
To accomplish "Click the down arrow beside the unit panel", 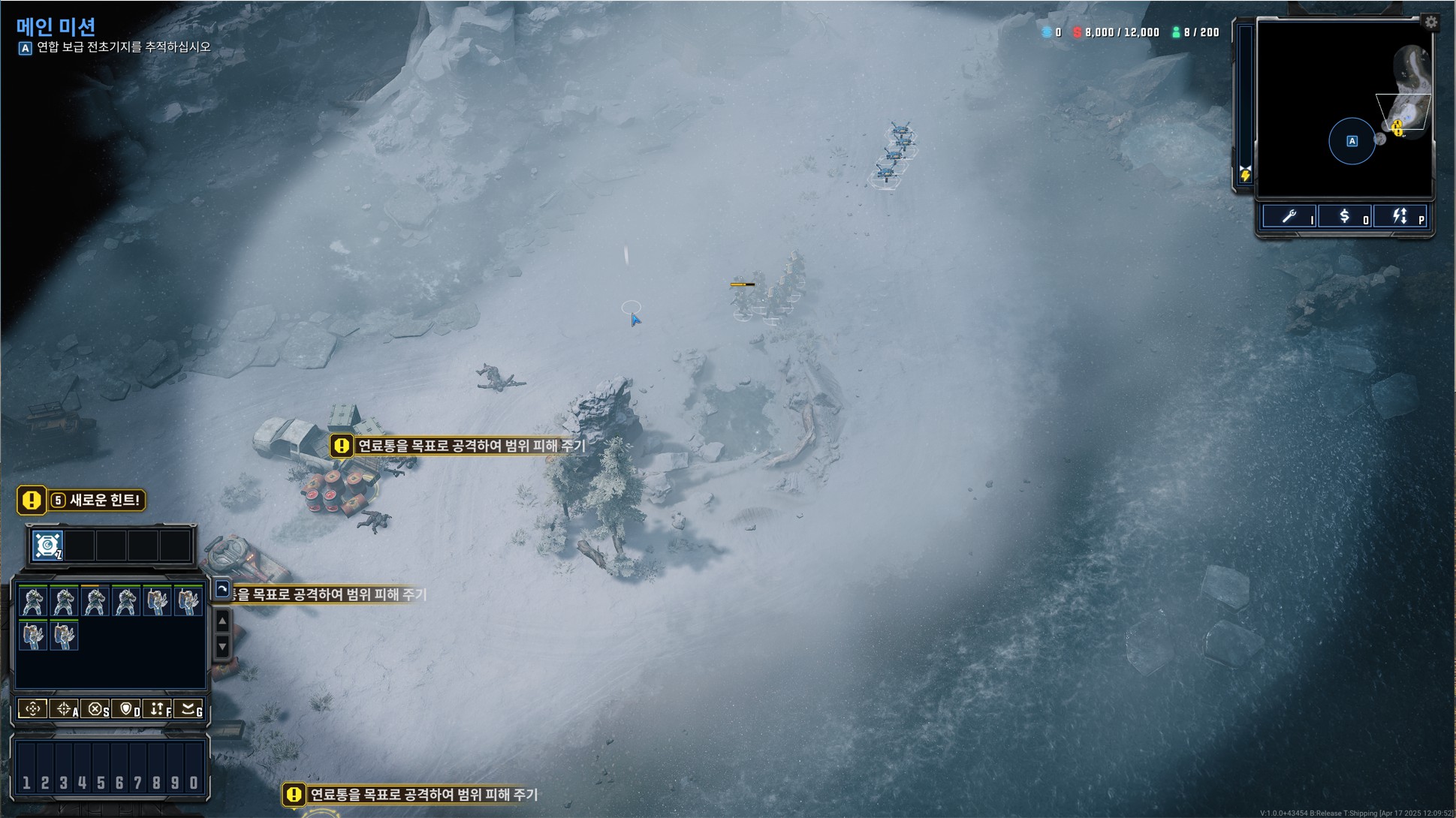I will pos(222,646).
